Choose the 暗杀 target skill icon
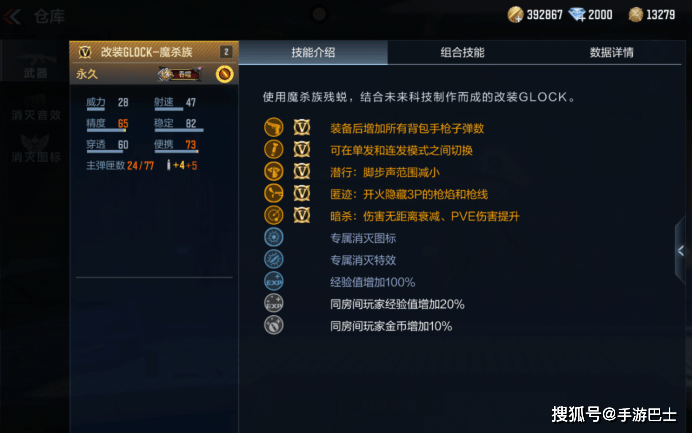 274,215
